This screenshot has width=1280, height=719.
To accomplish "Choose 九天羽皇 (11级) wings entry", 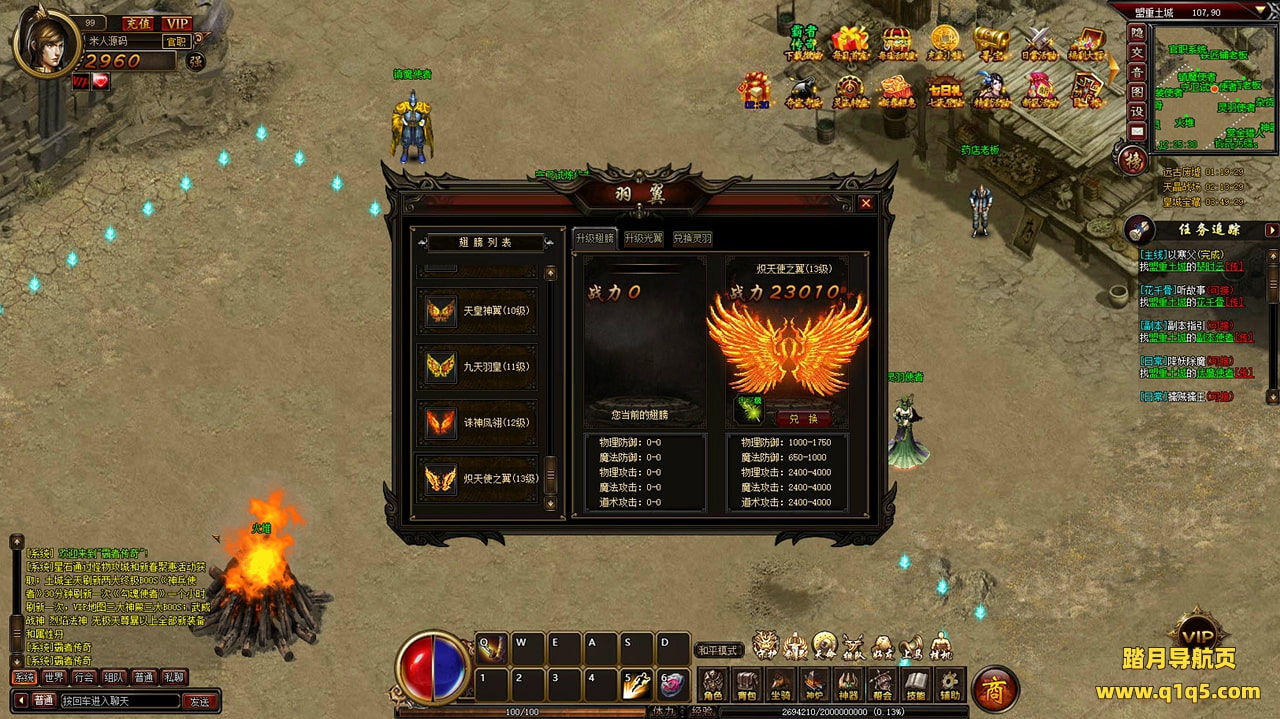I will 478,367.
